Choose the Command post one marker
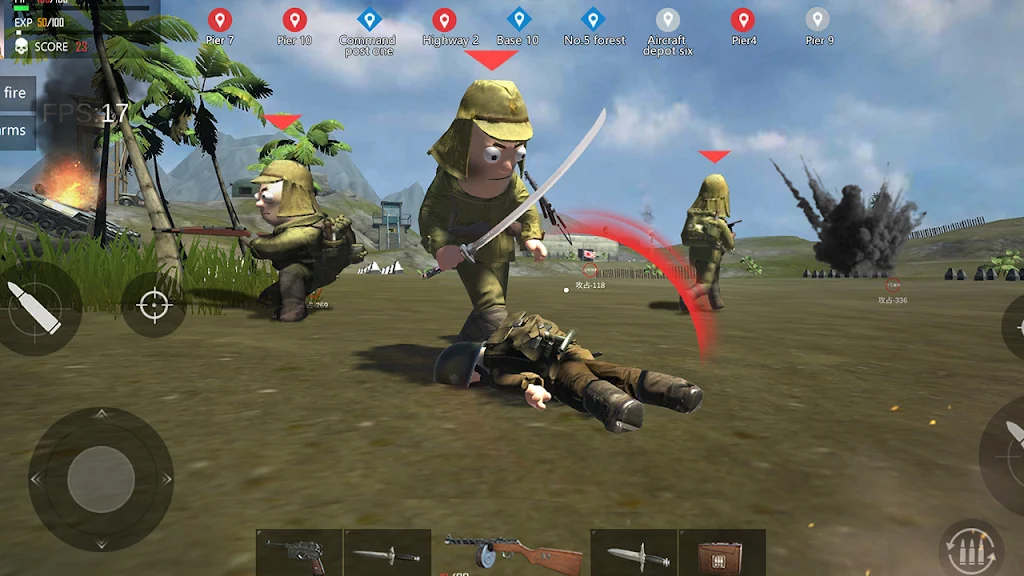 tap(369, 20)
